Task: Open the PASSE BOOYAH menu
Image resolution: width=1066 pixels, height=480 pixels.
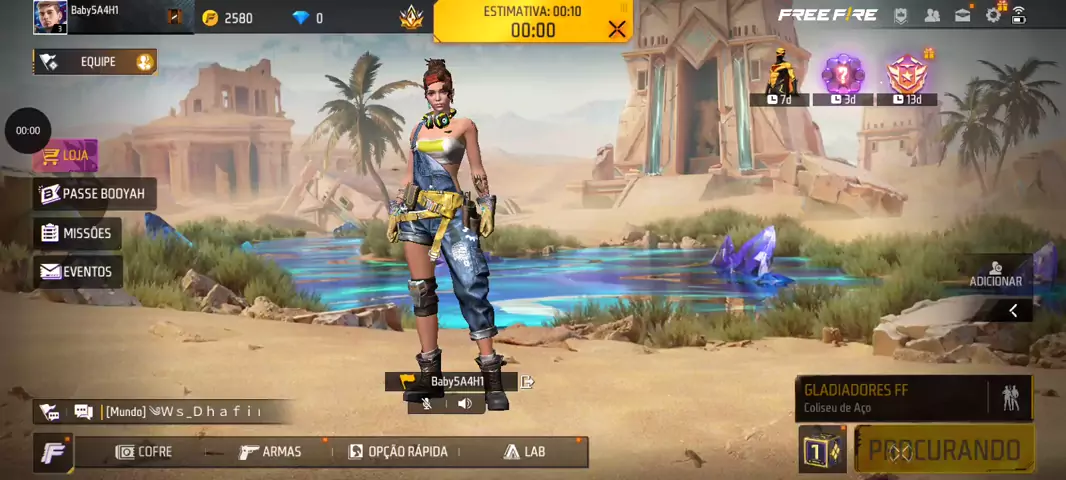Action: (94, 194)
